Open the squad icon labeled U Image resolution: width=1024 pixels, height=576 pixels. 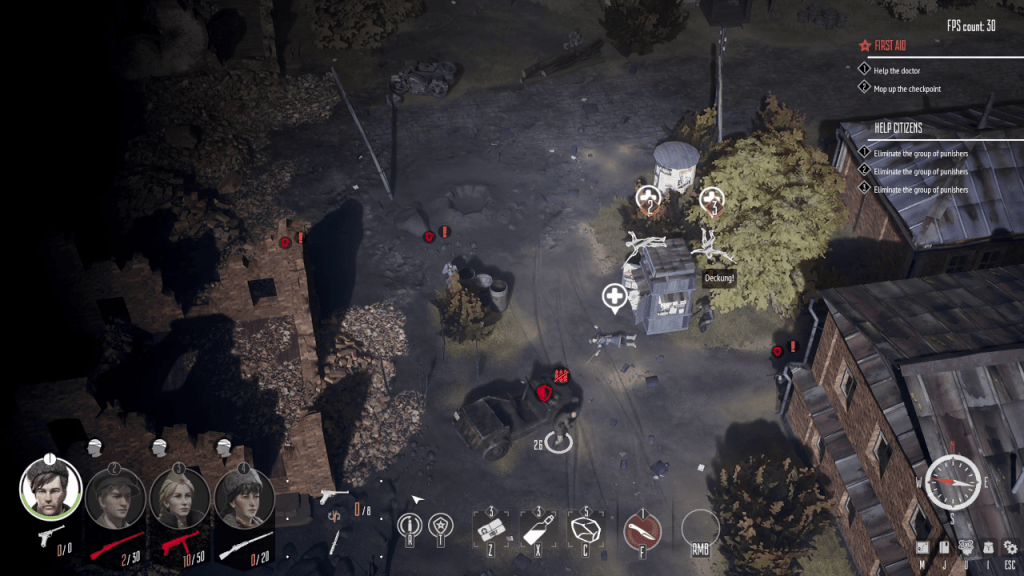[x=966, y=548]
